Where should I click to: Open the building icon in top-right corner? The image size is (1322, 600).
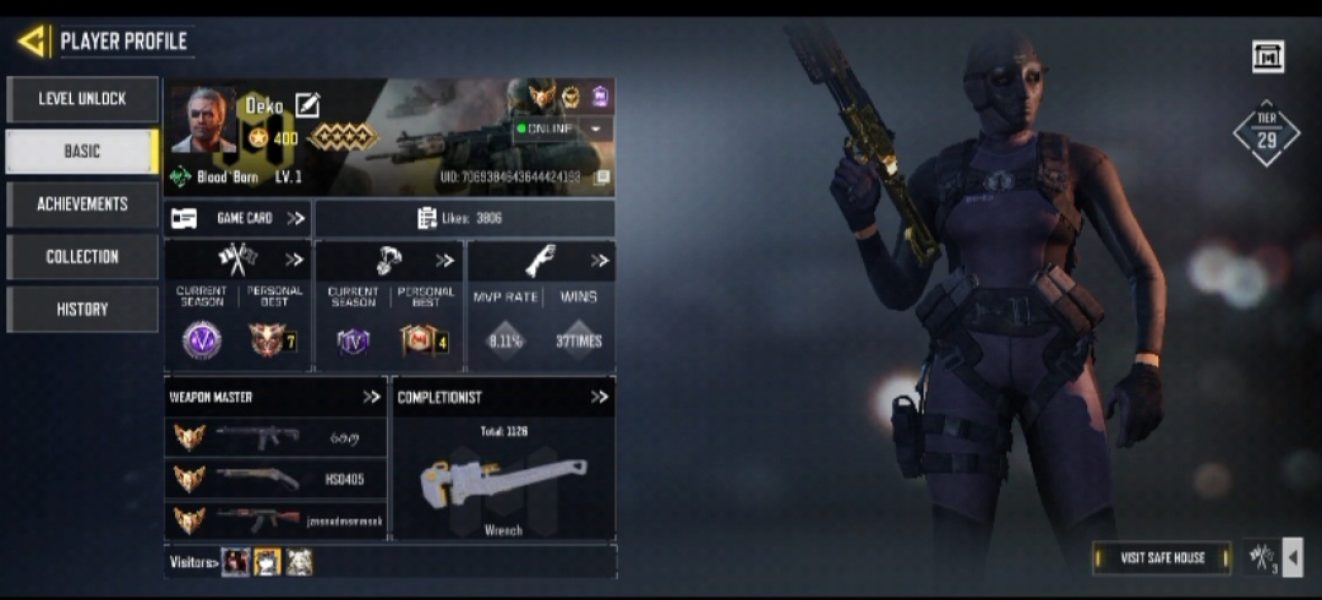coord(1268,57)
